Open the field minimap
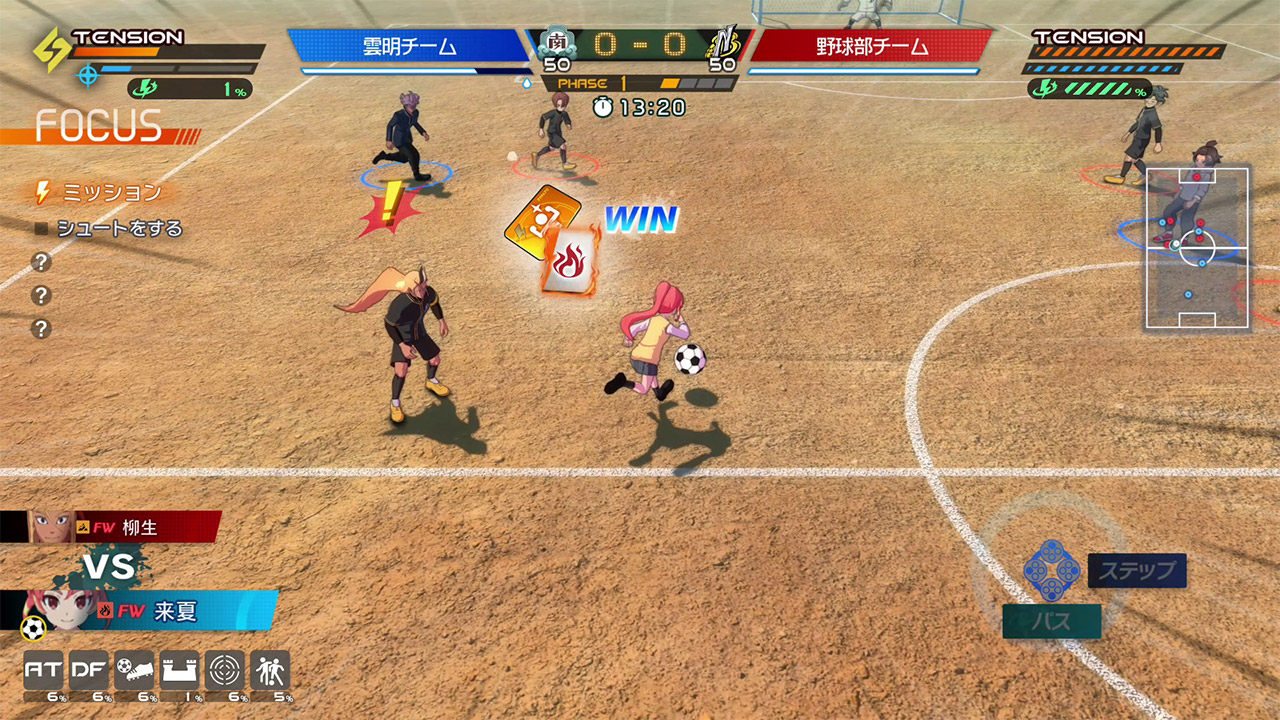1280x720 pixels. point(1197,249)
